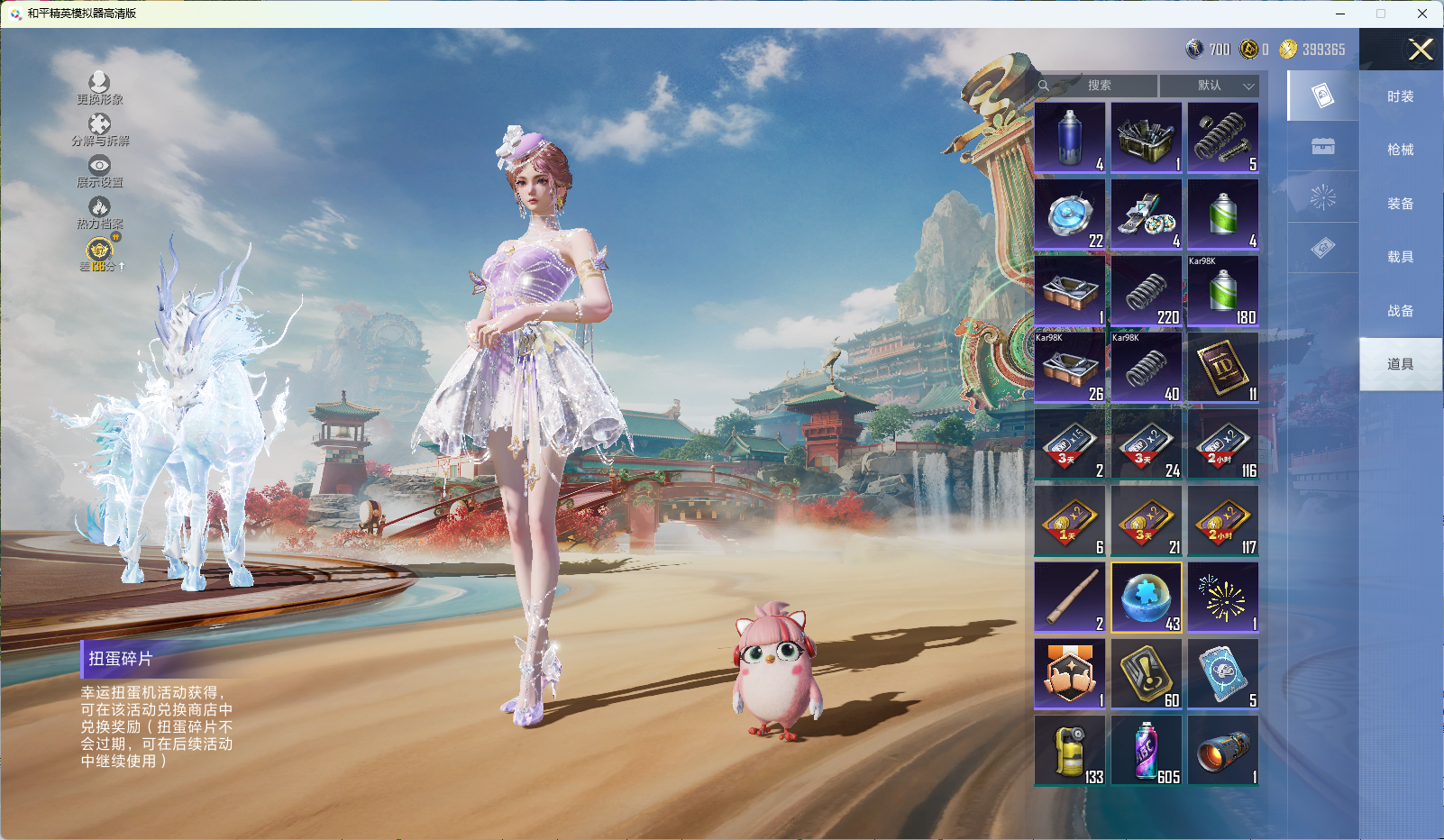
Task: Pick the wooden stick item slot
Action: tap(1070, 597)
